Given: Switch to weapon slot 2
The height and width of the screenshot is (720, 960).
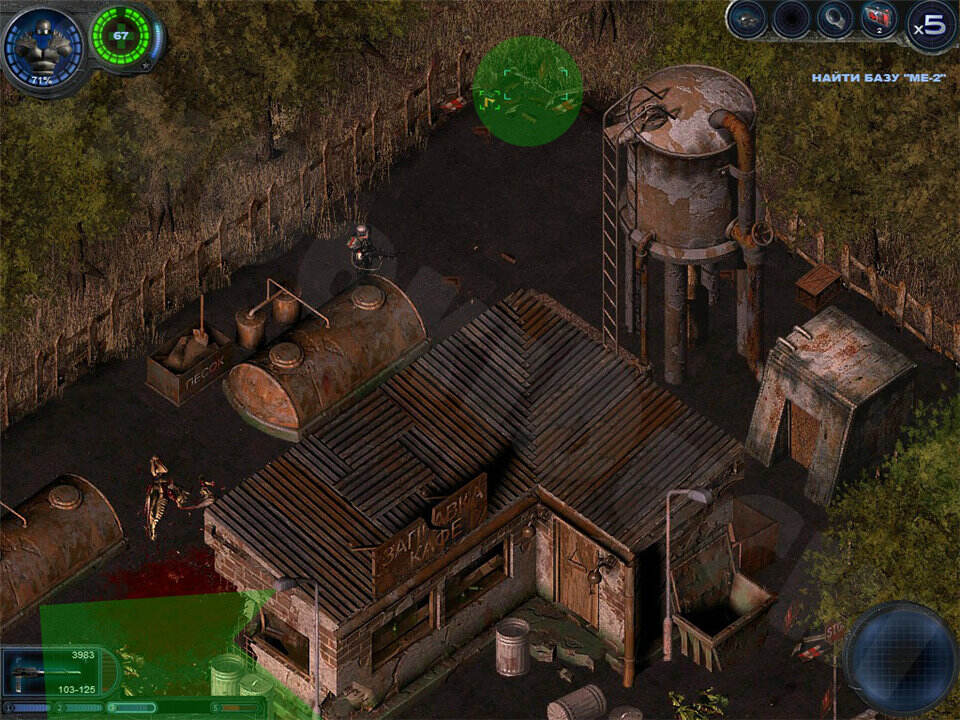Looking at the screenshot, I should tap(78, 707).
